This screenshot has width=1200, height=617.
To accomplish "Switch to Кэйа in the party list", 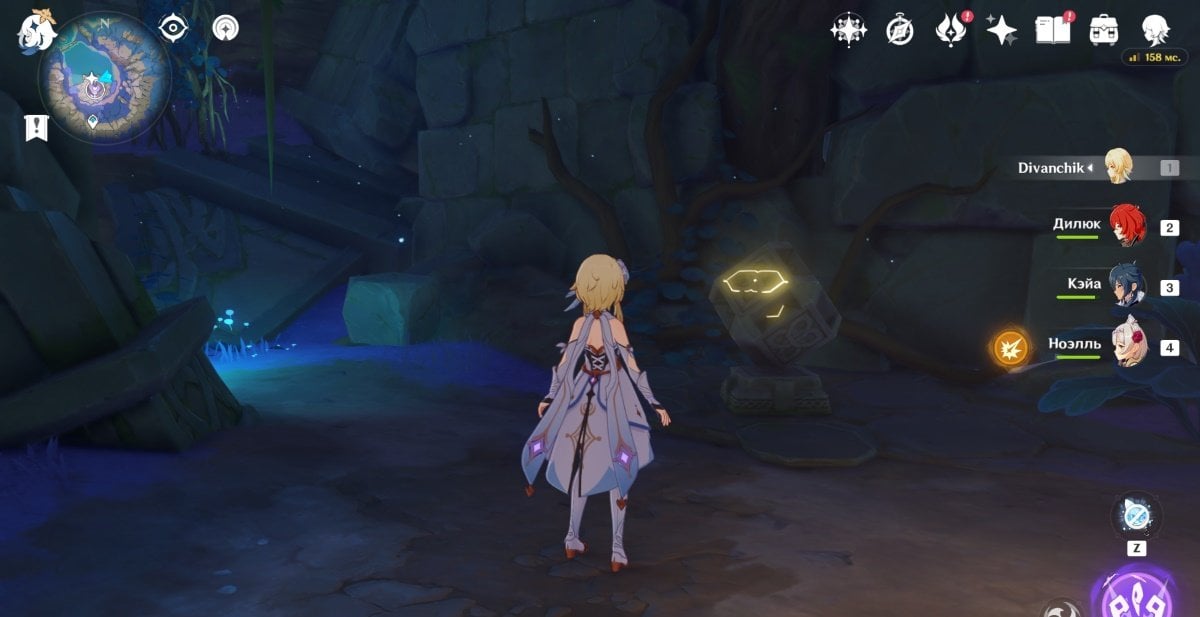I will (x=1129, y=287).
